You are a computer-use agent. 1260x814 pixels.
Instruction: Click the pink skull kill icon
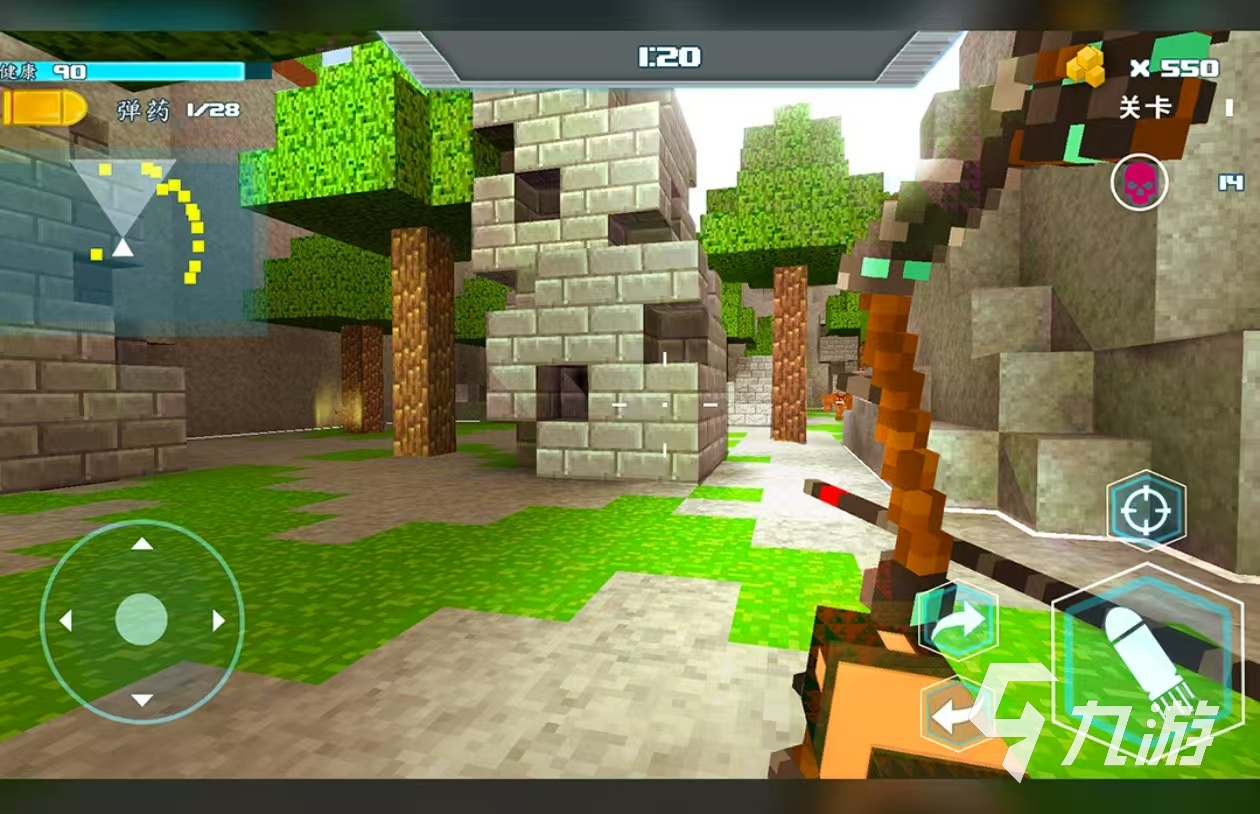1139,183
